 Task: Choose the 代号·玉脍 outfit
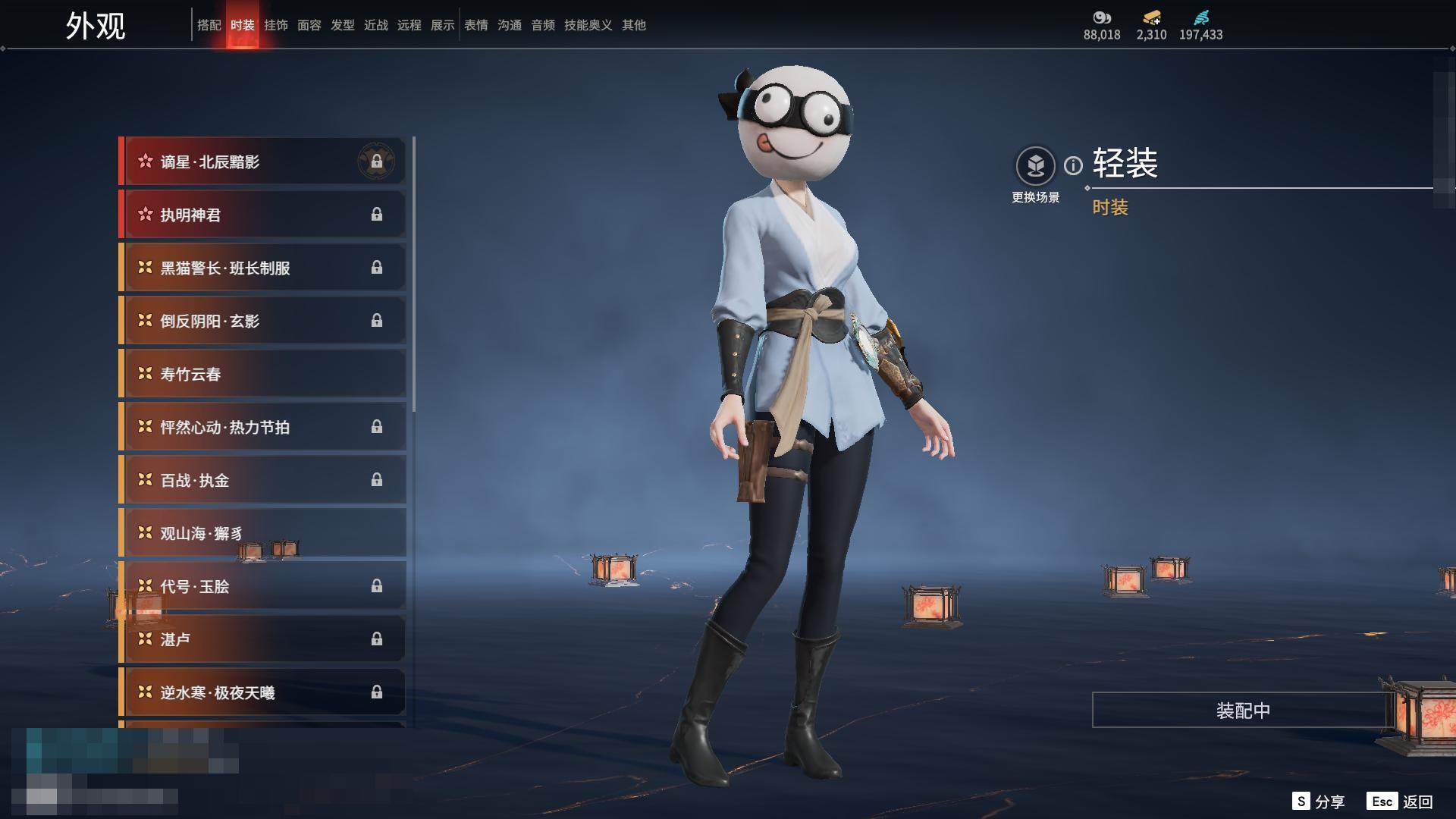tap(262, 586)
